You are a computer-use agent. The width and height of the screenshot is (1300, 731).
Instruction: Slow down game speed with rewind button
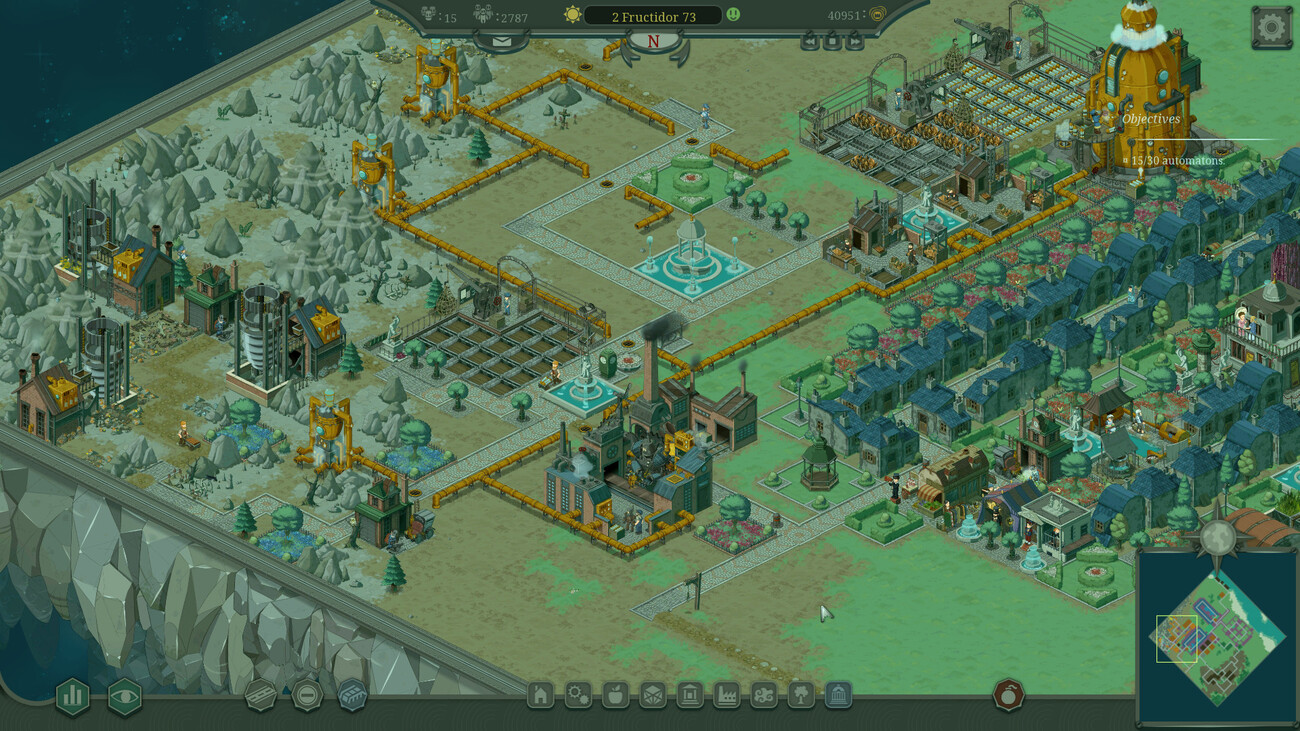(x=810, y=41)
